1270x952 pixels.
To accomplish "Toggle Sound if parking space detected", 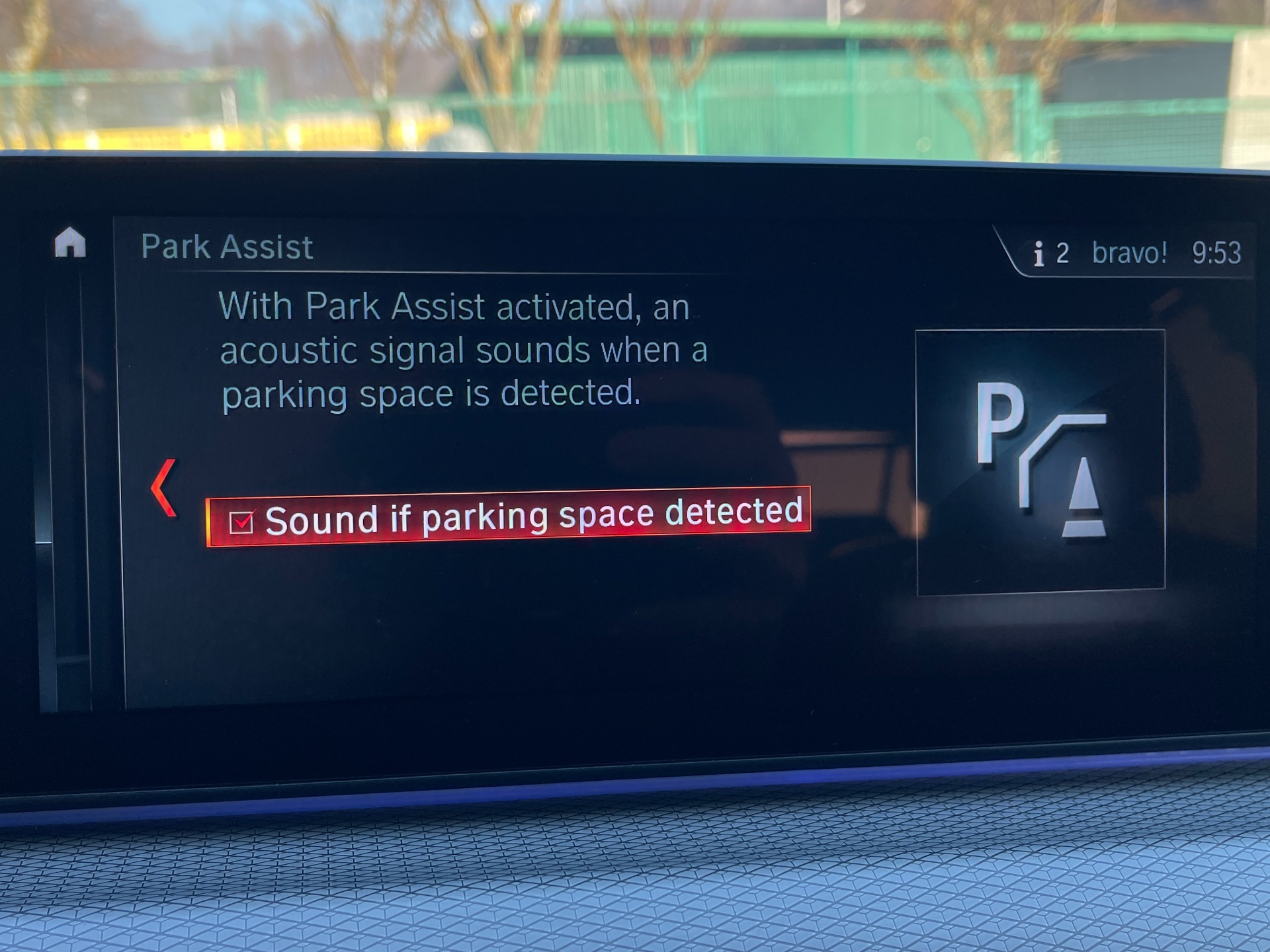I will tap(241, 522).
